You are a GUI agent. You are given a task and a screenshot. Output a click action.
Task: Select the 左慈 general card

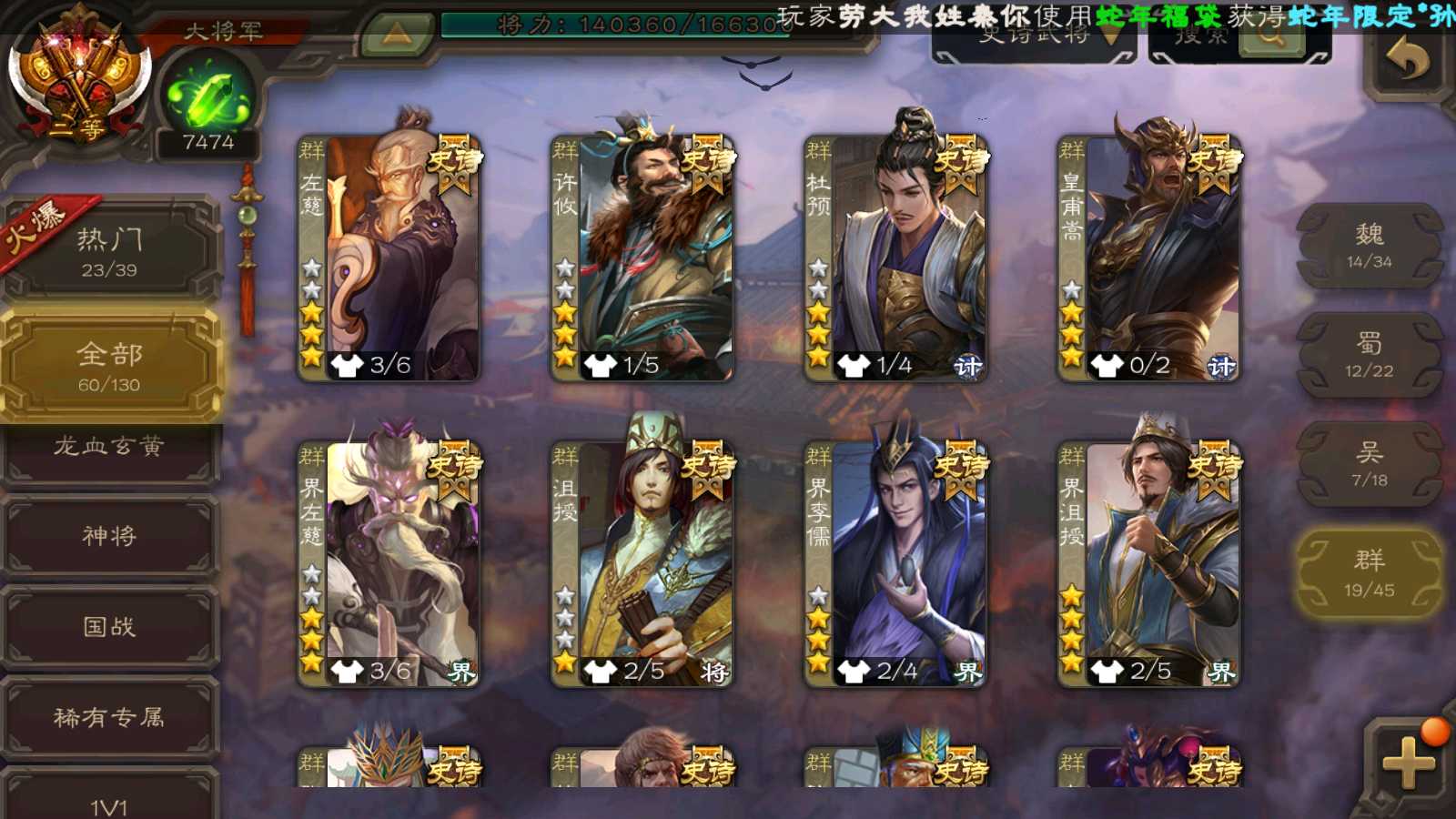click(x=389, y=257)
